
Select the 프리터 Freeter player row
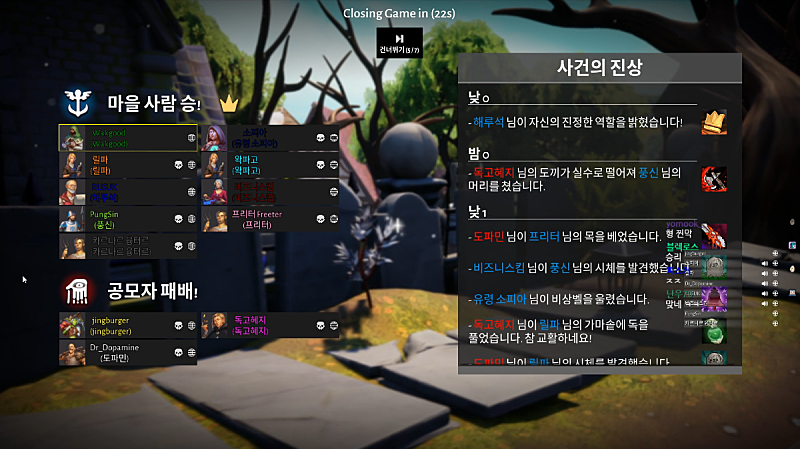(270, 218)
